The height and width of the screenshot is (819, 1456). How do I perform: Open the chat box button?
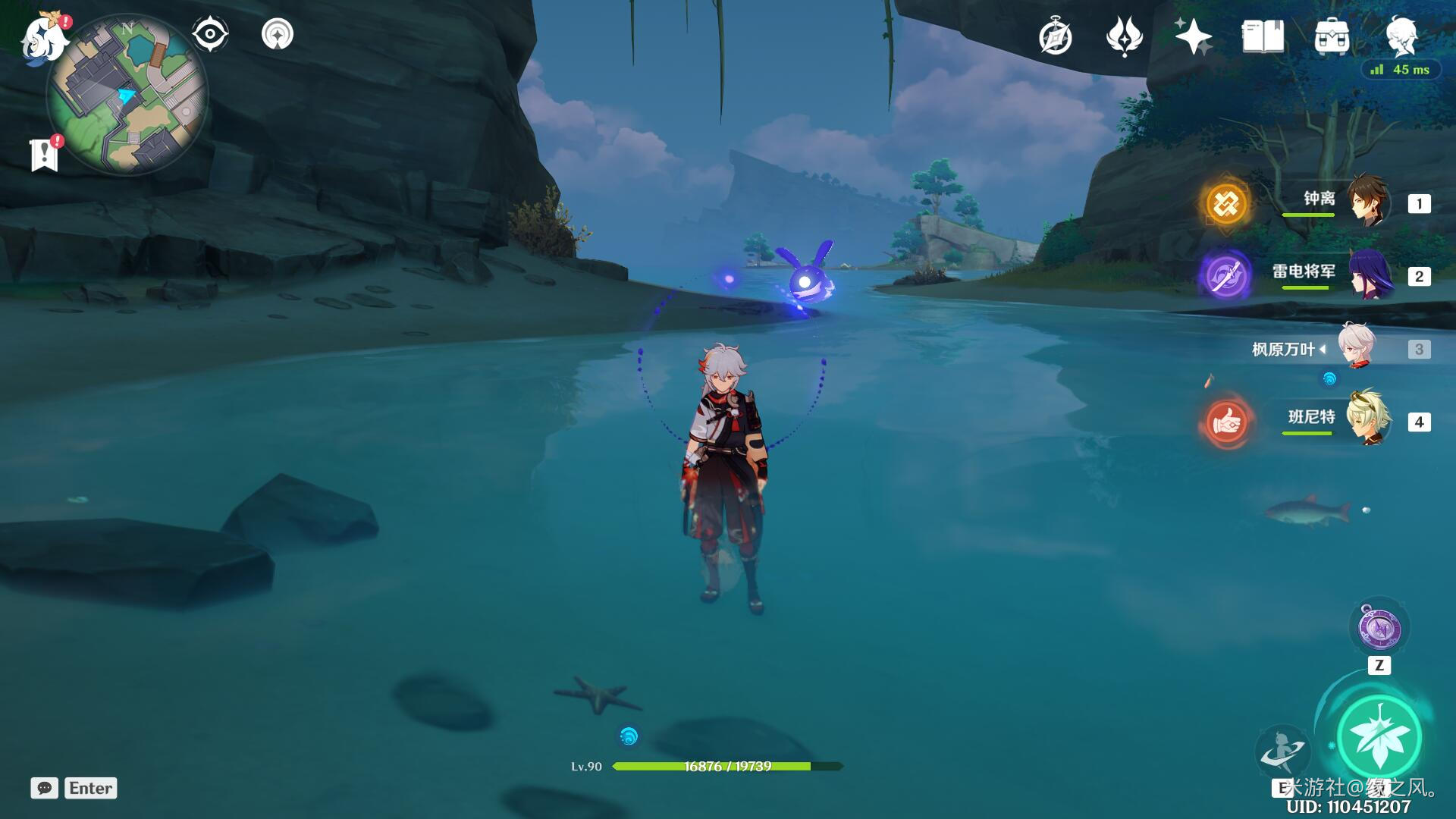[45, 788]
